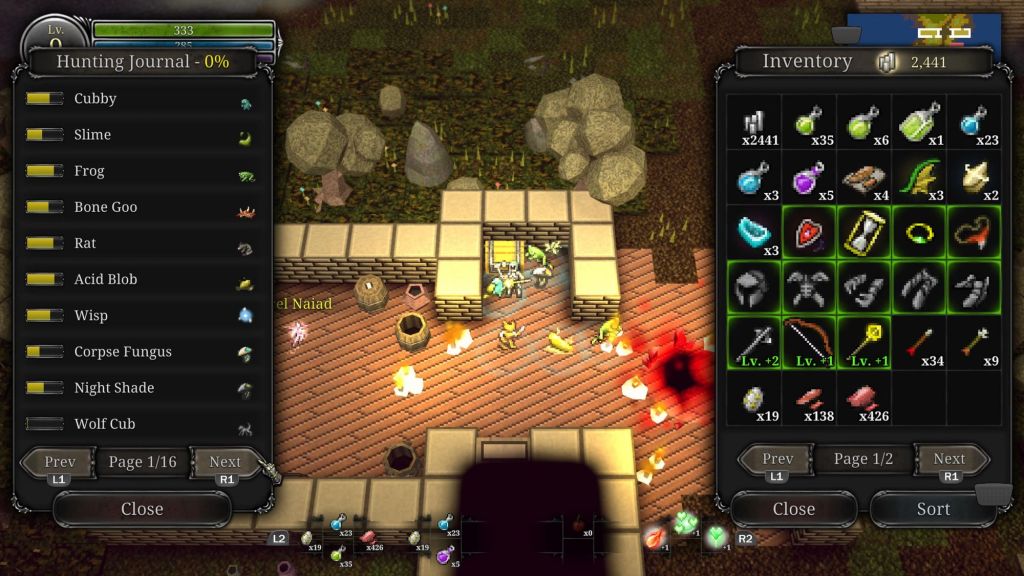Select the equipped gold ring slot
1024x576 pixels.
[x=918, y=233]
